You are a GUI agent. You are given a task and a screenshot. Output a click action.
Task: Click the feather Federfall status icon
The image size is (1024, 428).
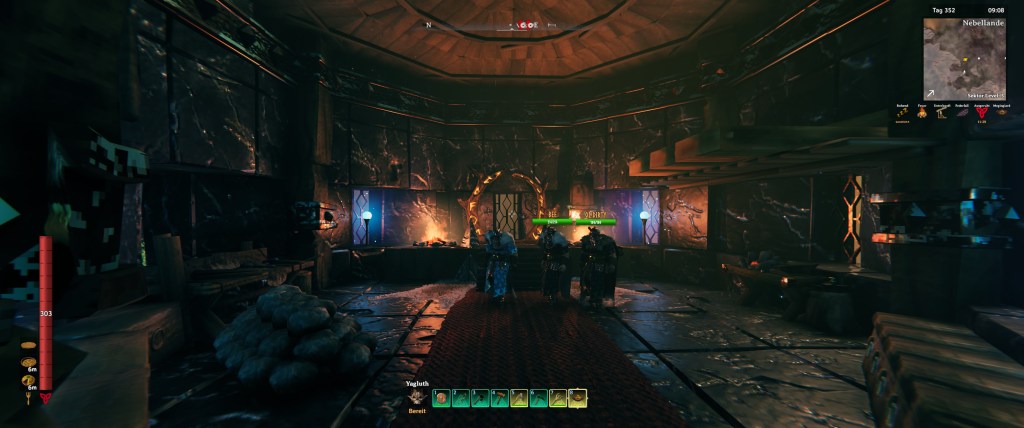tap(961, 113)
